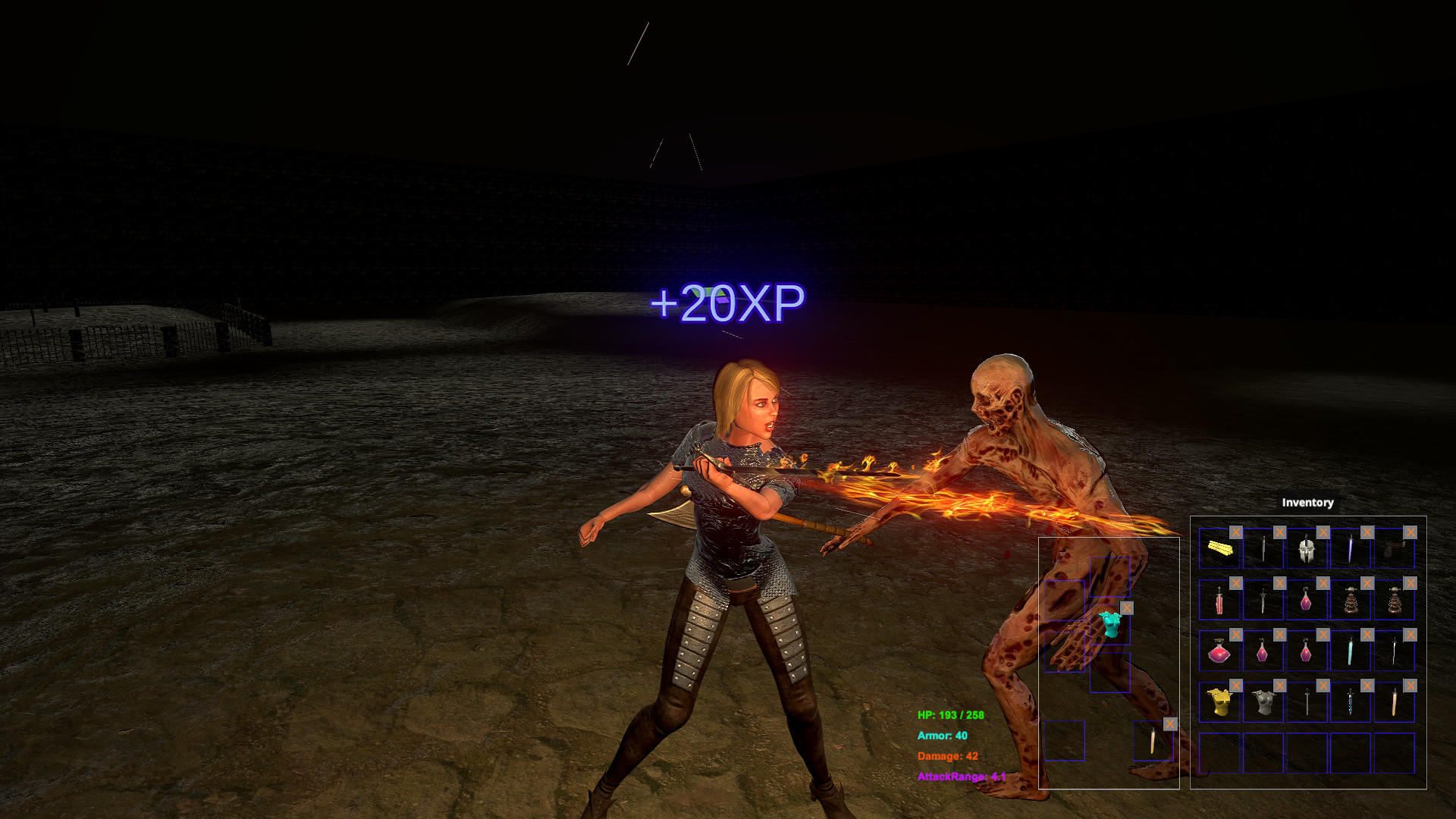This screenshot has width=1456, height=819.
Task: Remove the gold bars using its X button
Action: pyautogui.click(x=1236, y=532)
